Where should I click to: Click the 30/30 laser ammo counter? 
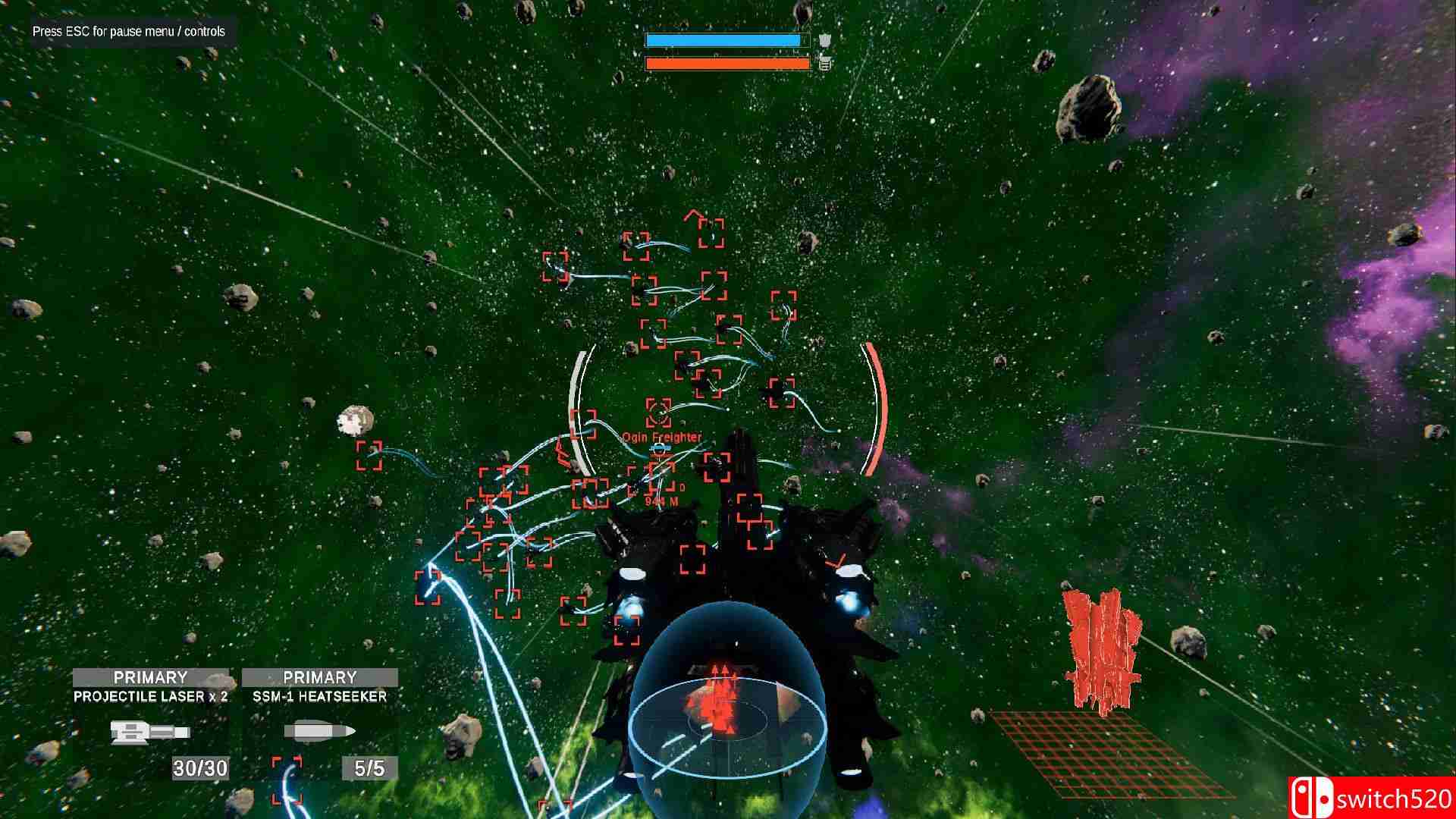click(x=200, y=767)
